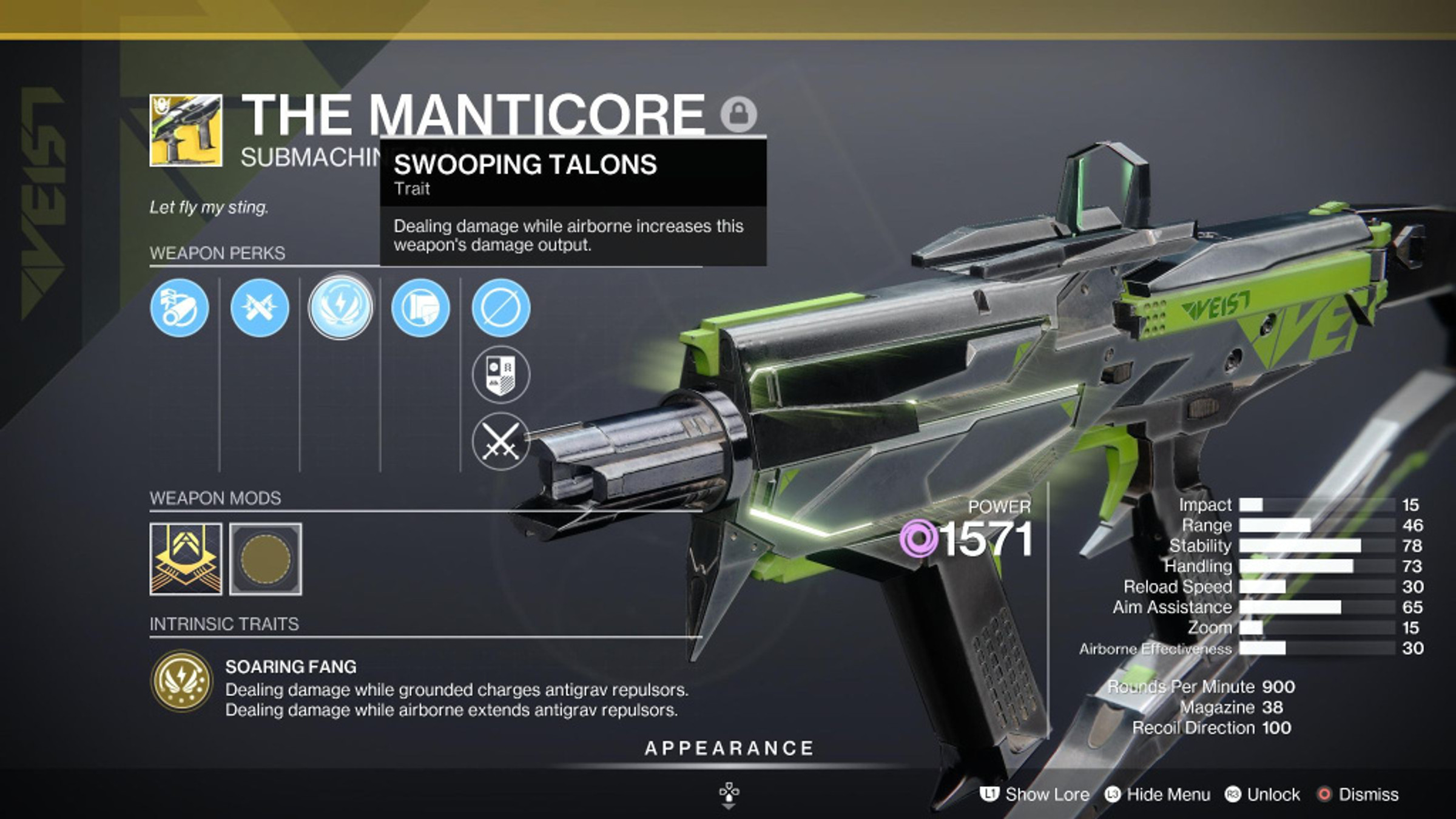Click the d-pad navigation icon at bottom center
1456x819 pixels.
[x=730, y=792]
